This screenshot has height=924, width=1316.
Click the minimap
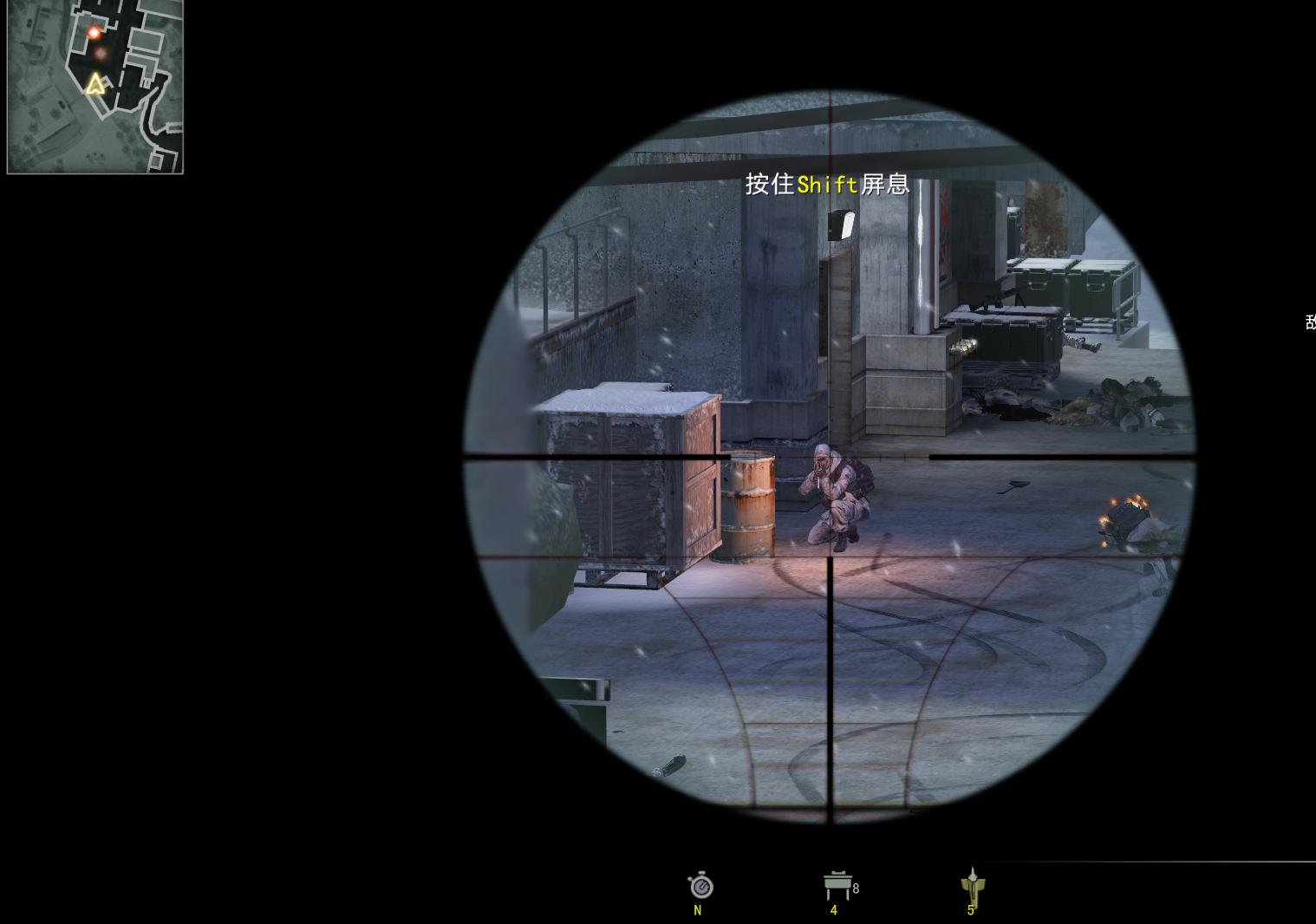click(95, 87)
